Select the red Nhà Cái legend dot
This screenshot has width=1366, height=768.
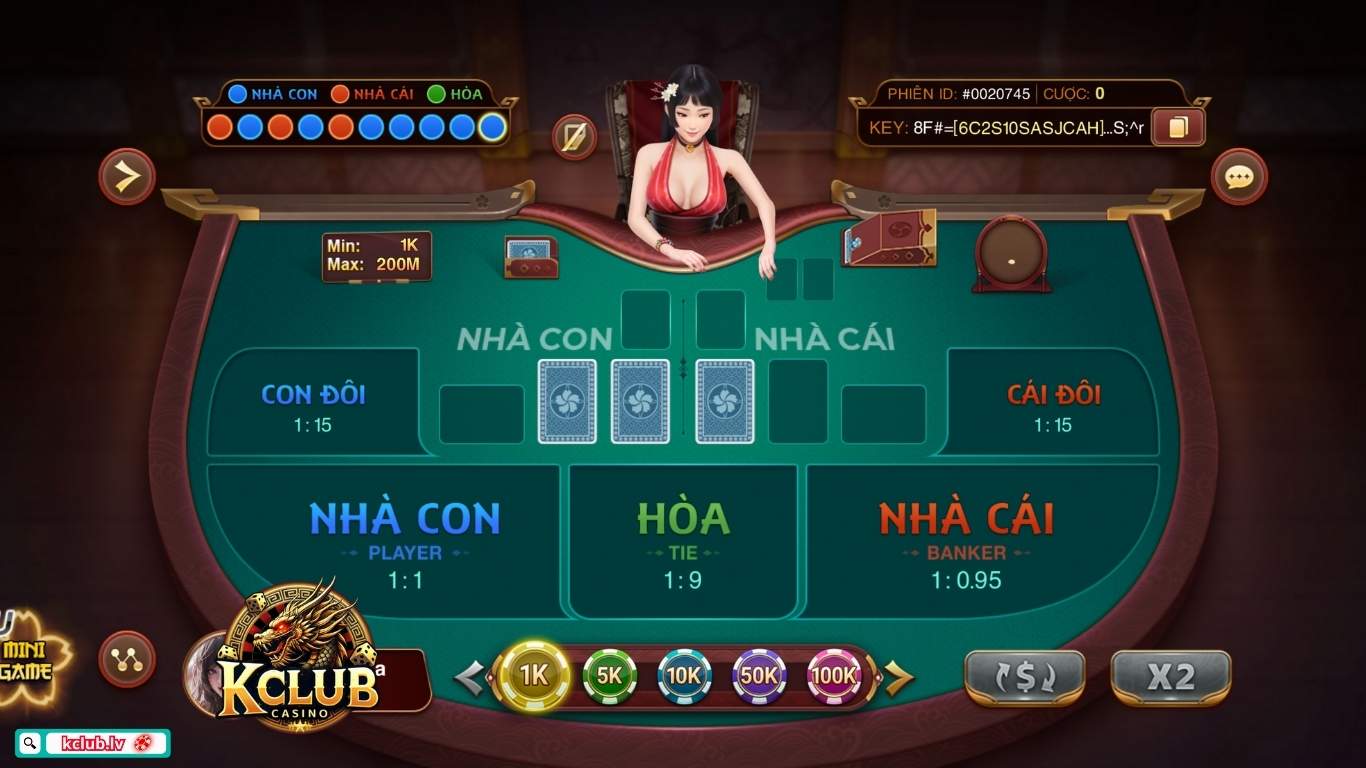(x=340, y=95)
